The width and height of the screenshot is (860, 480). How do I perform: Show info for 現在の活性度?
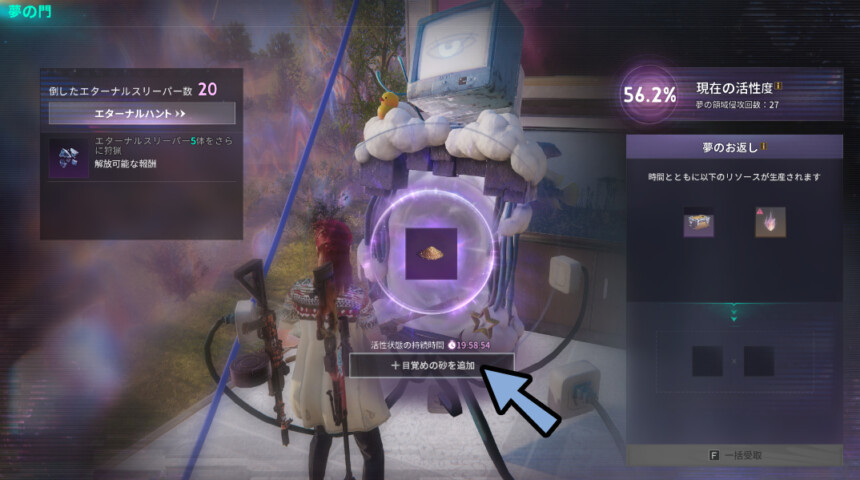(778, 86)
